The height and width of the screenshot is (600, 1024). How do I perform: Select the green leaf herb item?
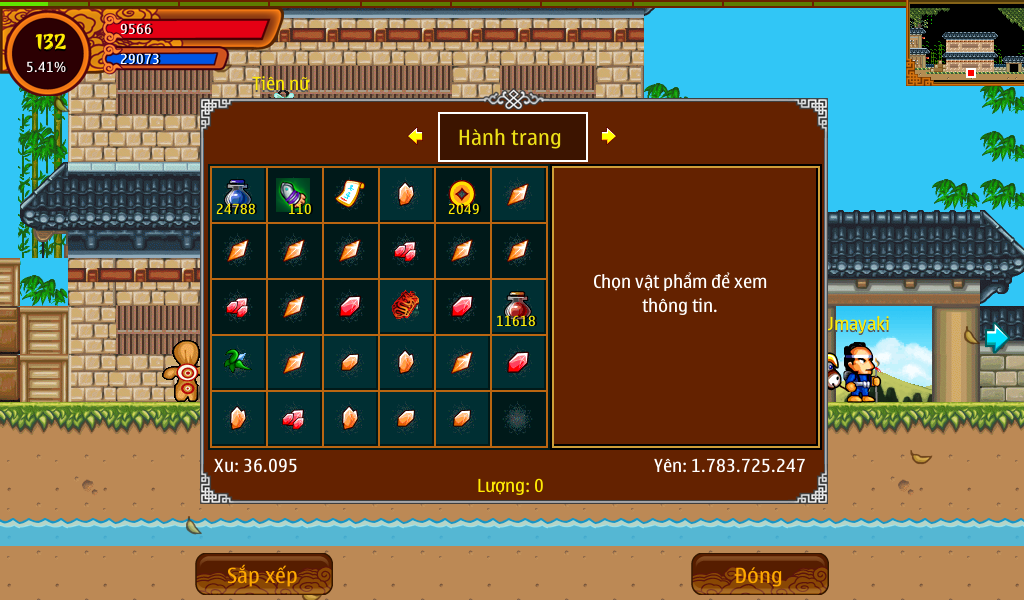(238, 362)
